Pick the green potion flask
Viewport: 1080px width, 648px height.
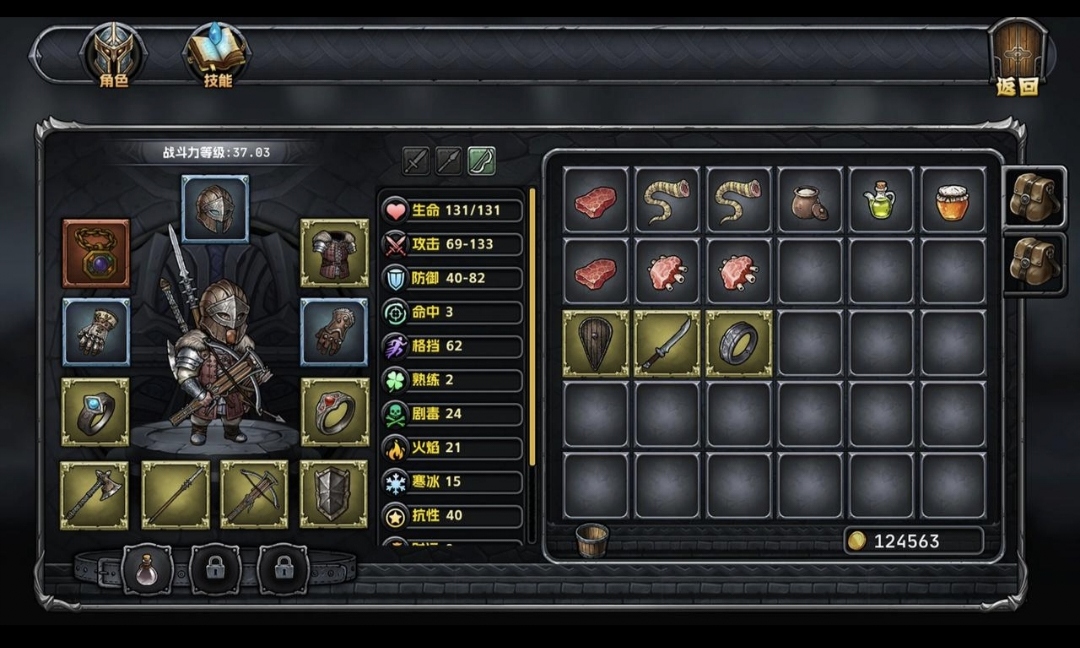coord(881,200)
